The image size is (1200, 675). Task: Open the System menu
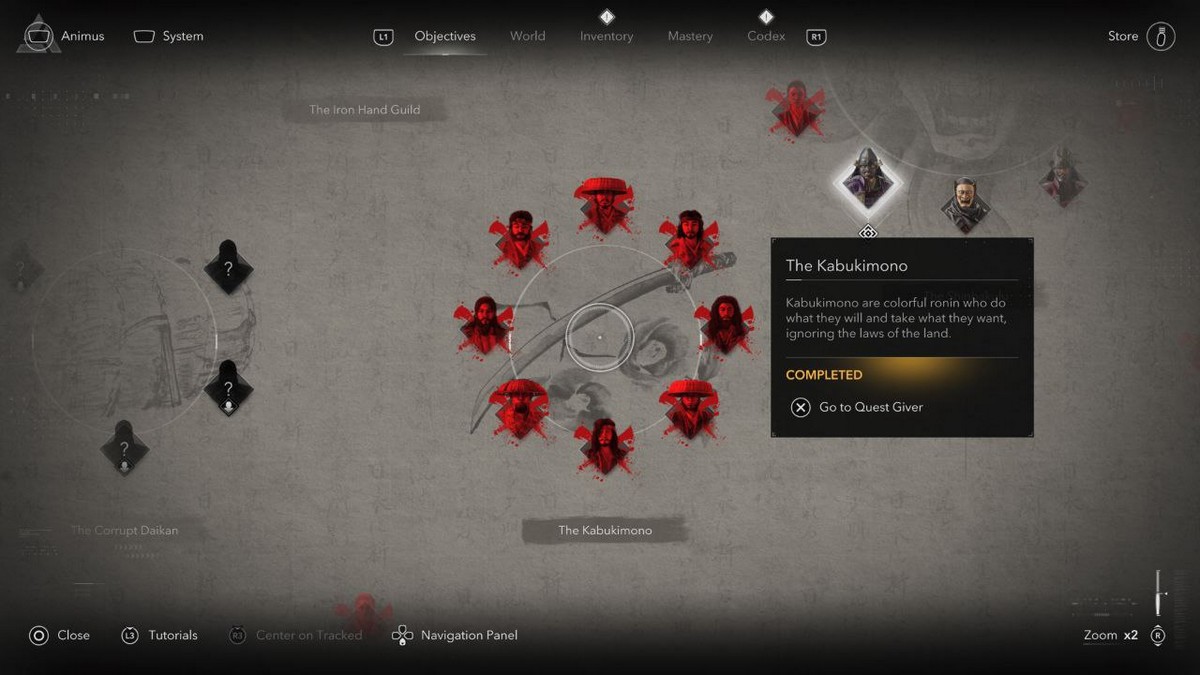tap(169, 36)
